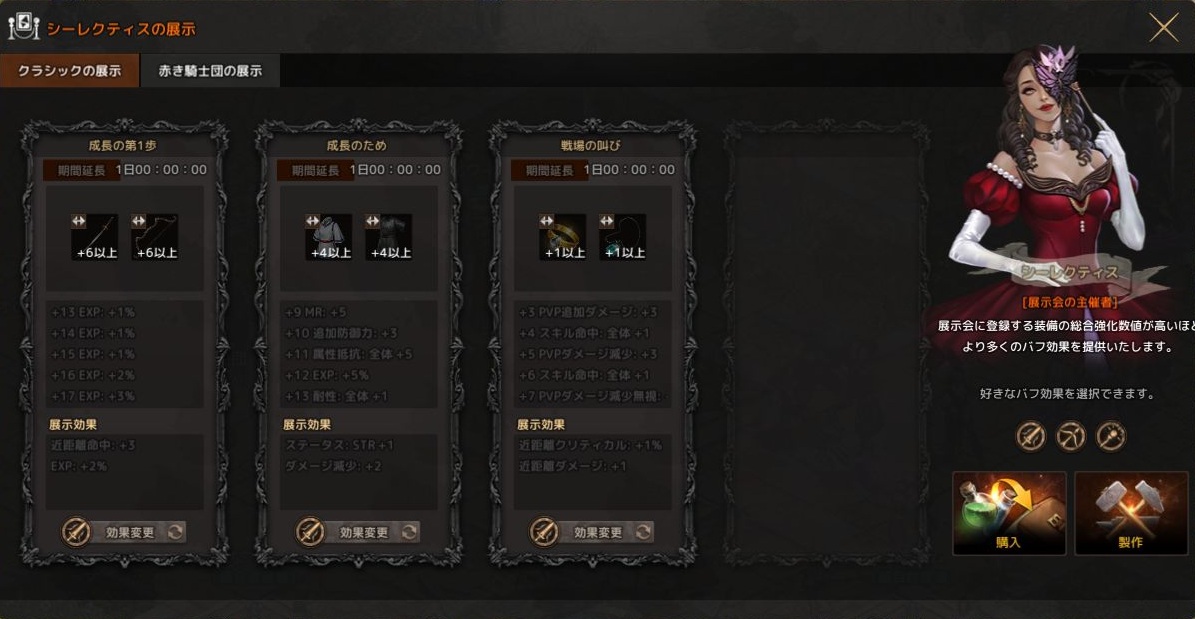This screenshot has width=1195, height=619.
Task: Select the bow buff effect icon
Action: click(1071, 436)
